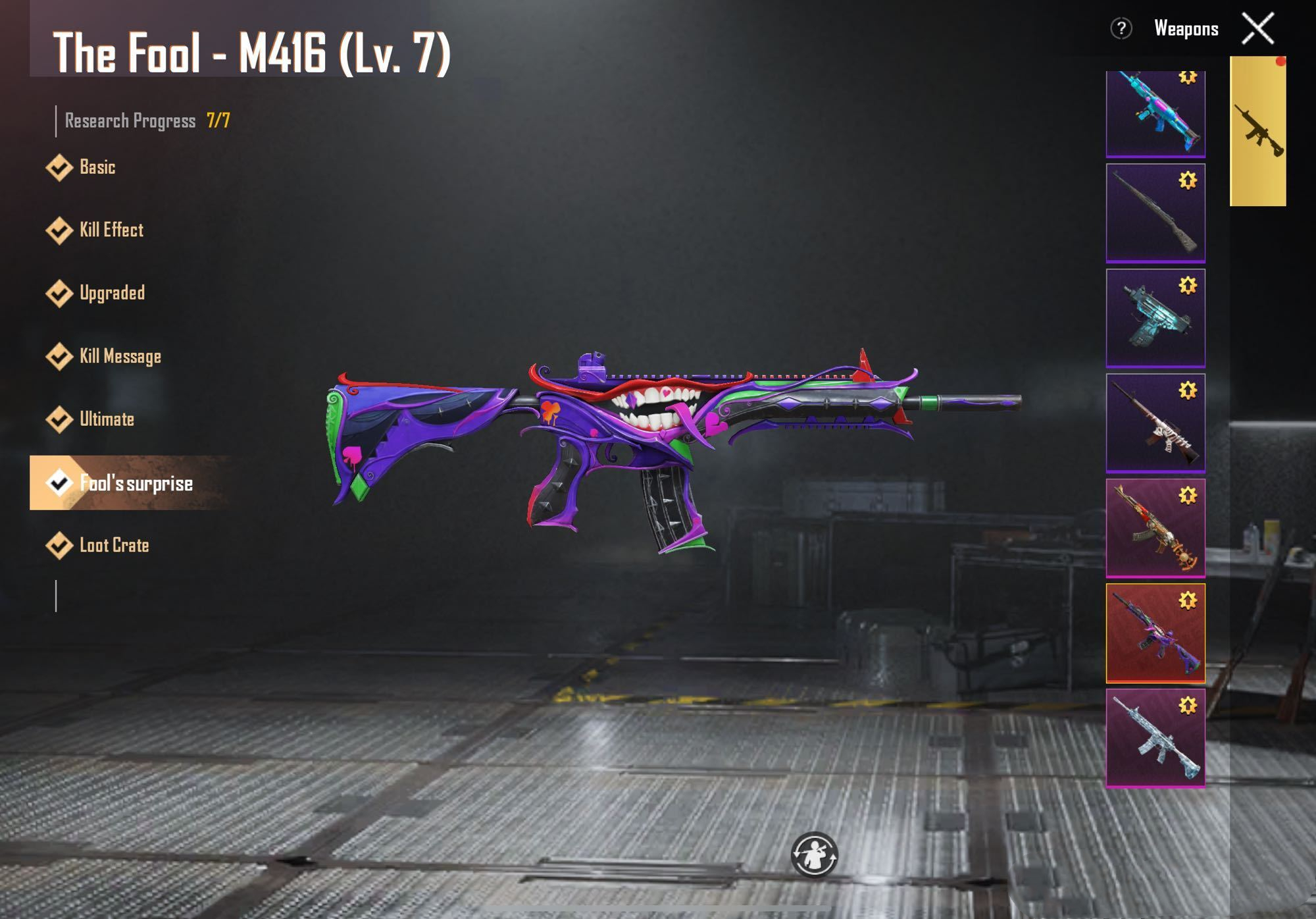Pick the icy white M416 thumbnail
Image resolution: width=1316 pixels, height=919 pixels.
1155,738
